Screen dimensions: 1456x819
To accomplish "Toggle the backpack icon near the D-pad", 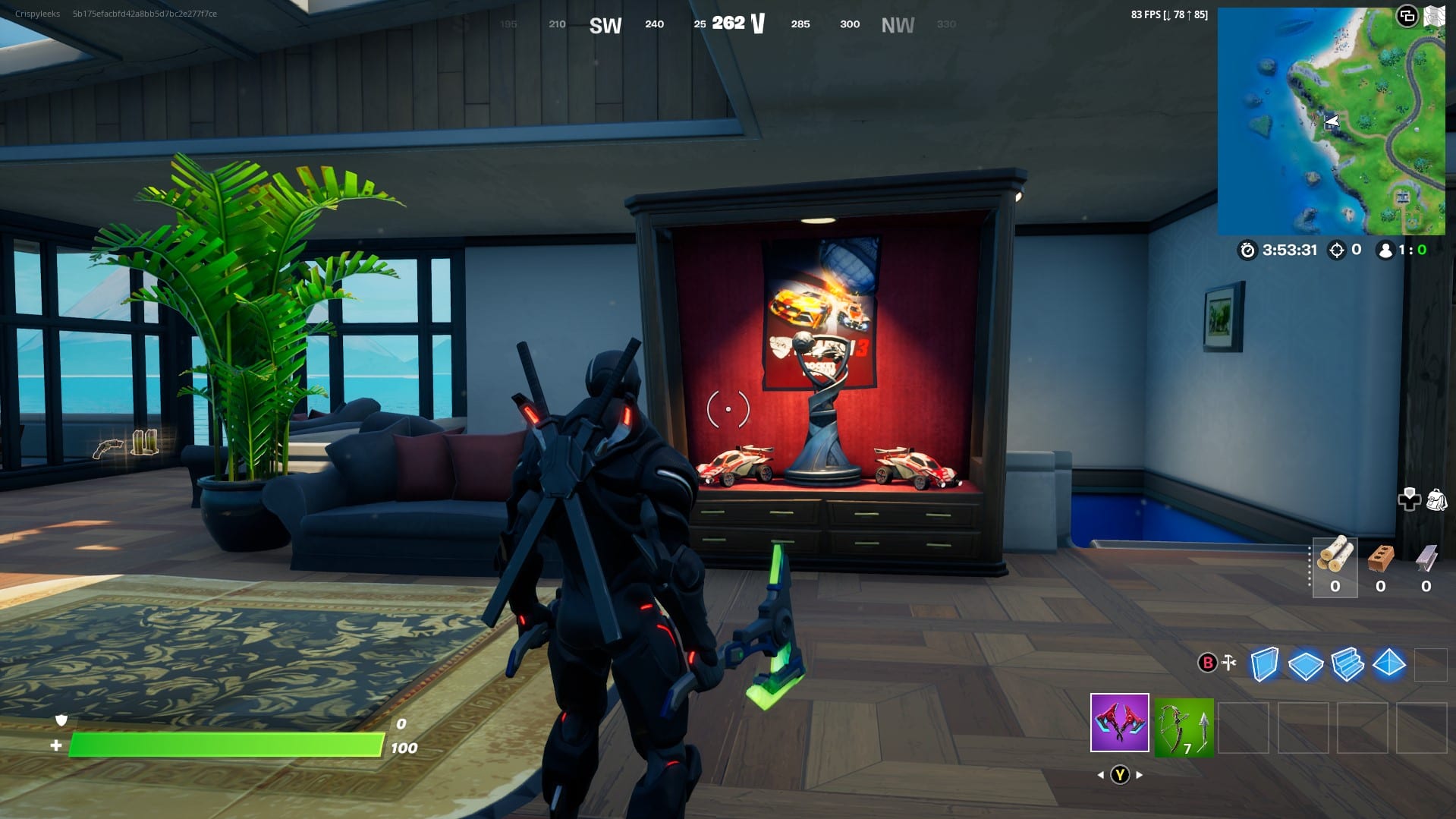I will coord(1436,499).
